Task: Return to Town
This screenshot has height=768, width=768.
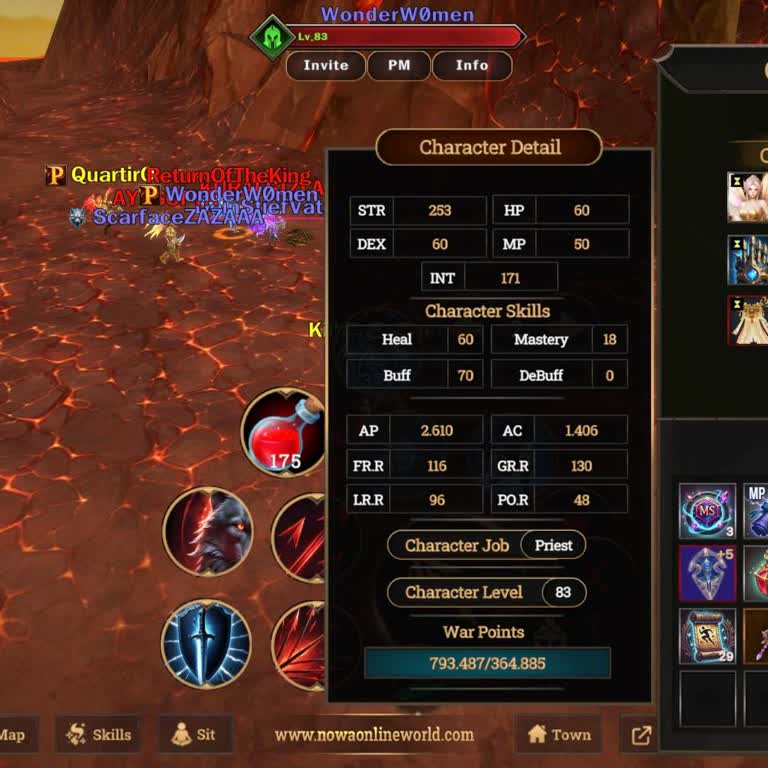Action: pos(559,735)
